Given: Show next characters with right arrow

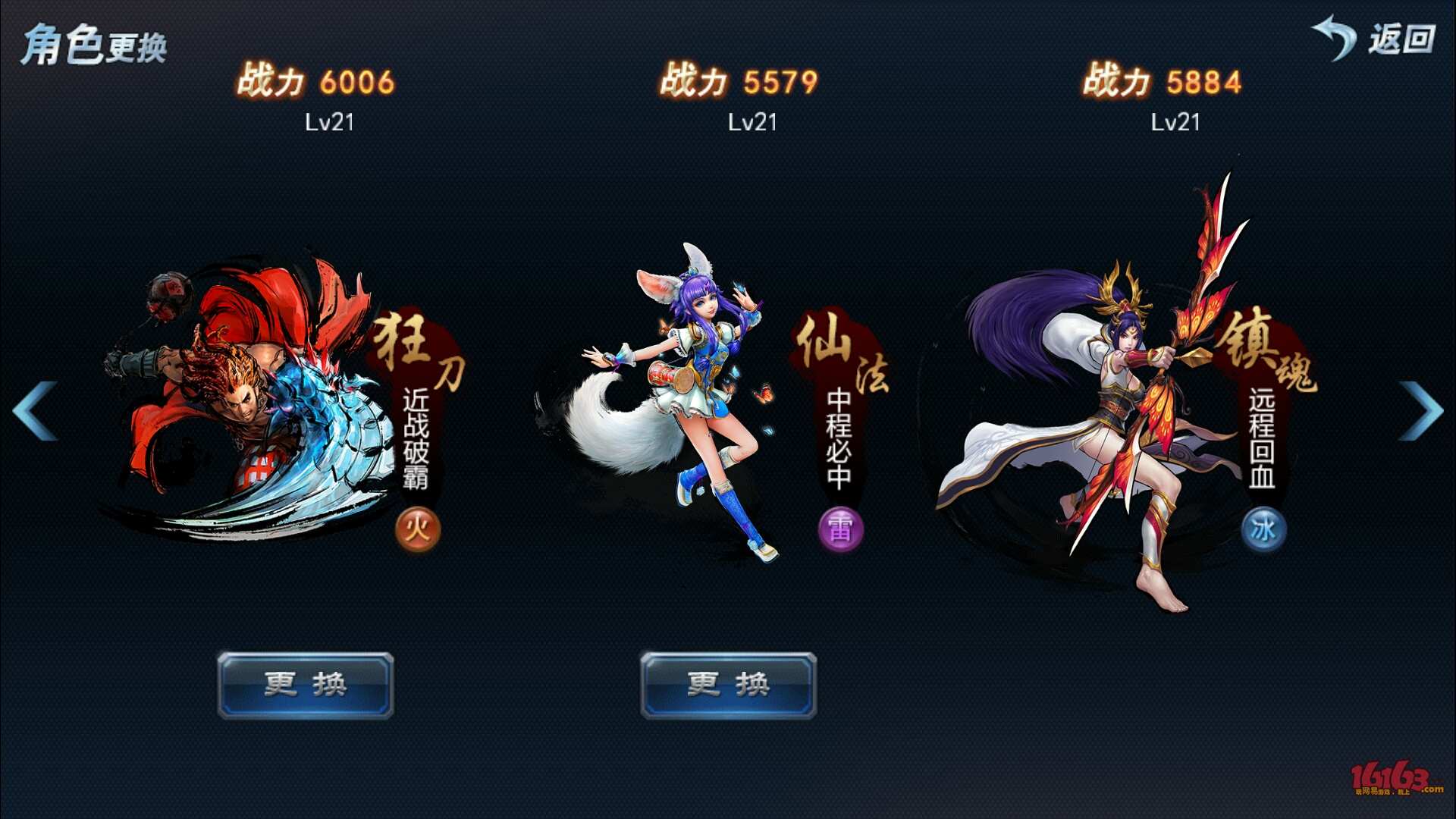Looking at the screenshot, I should coord(1420,411).
